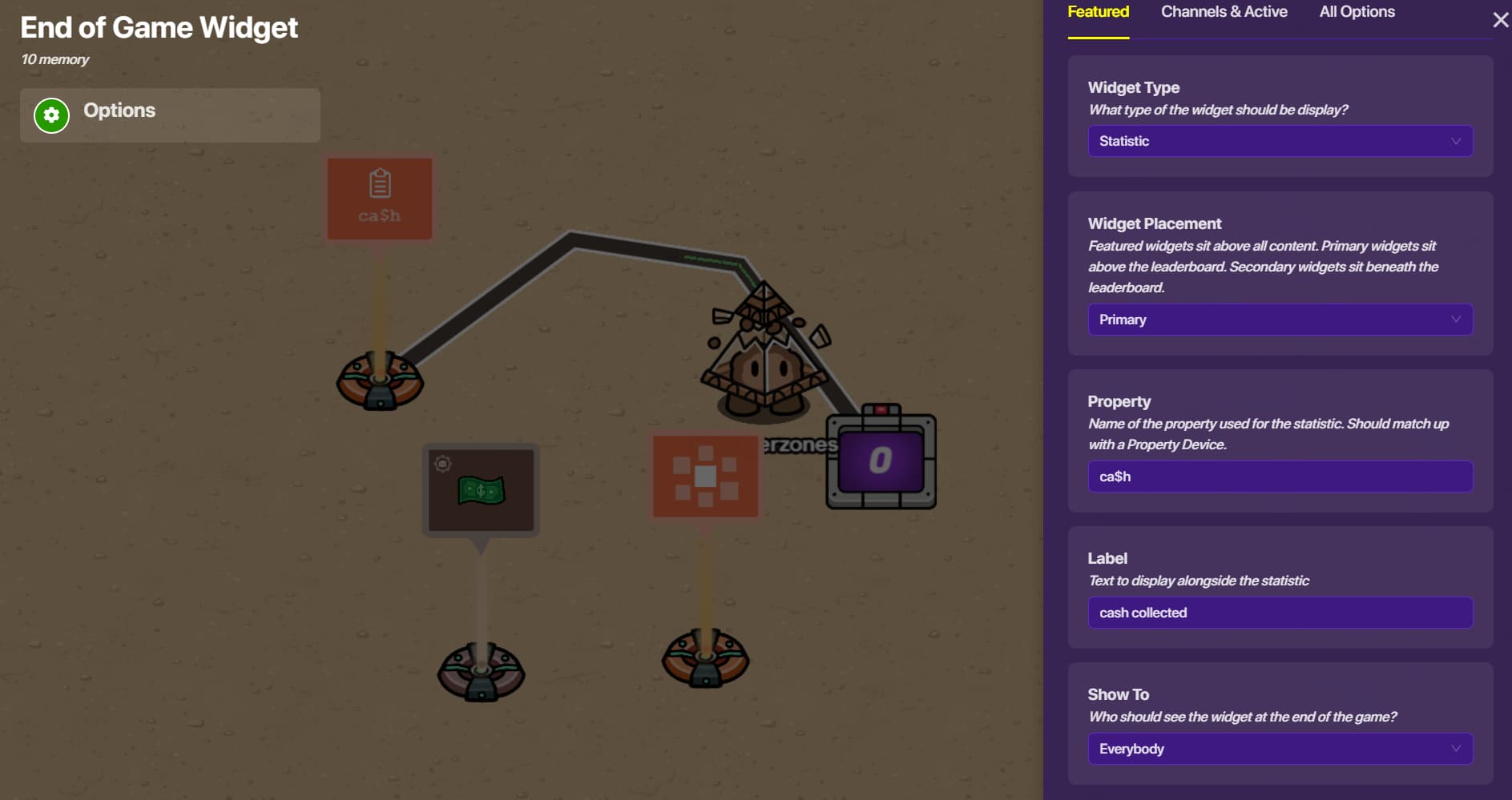Edit the Label text field
The width and height of the screenshot is (1512, 800).
[1280, 613]
